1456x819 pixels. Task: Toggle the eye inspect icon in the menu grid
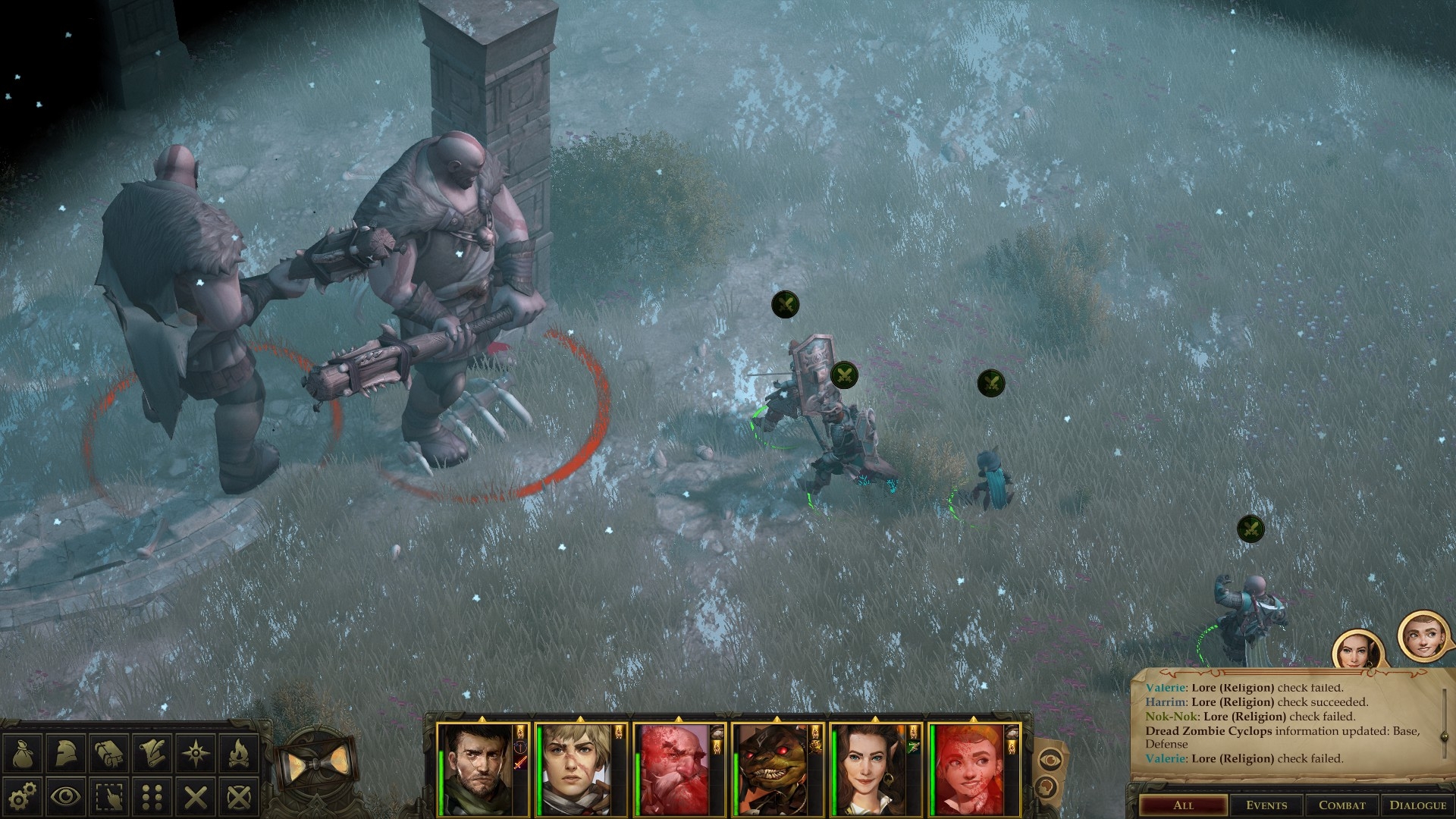(66, 796)
